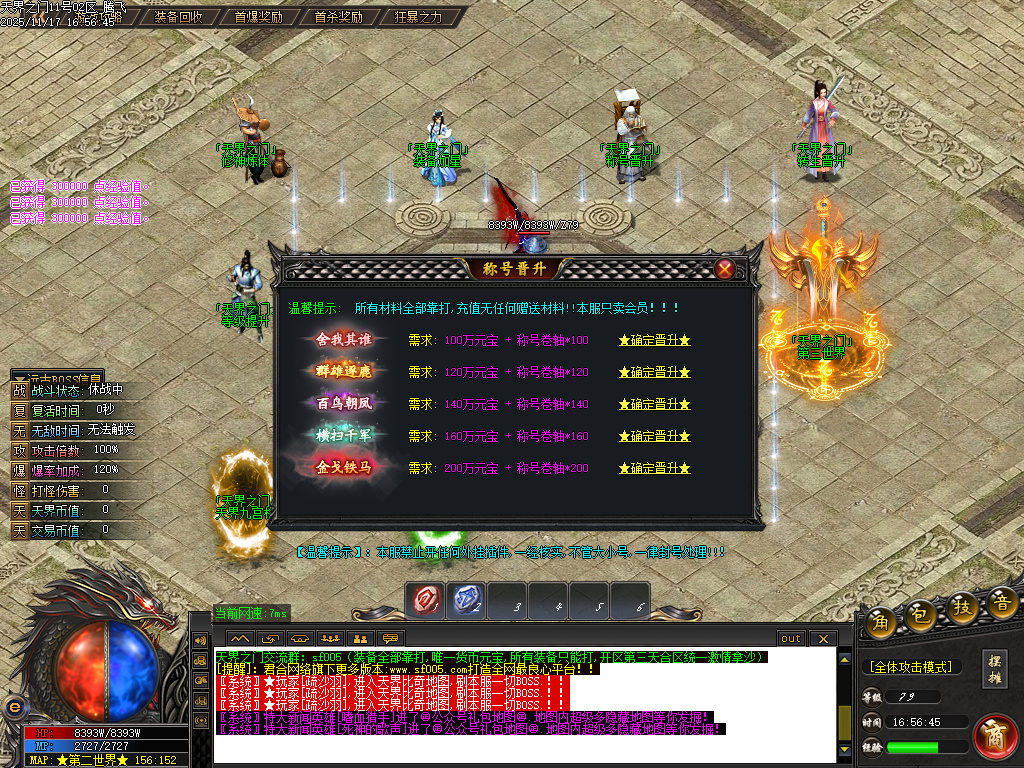
Task: Confirm promotion for the 百鸟朝凤 title
Action: click(655, 404)
